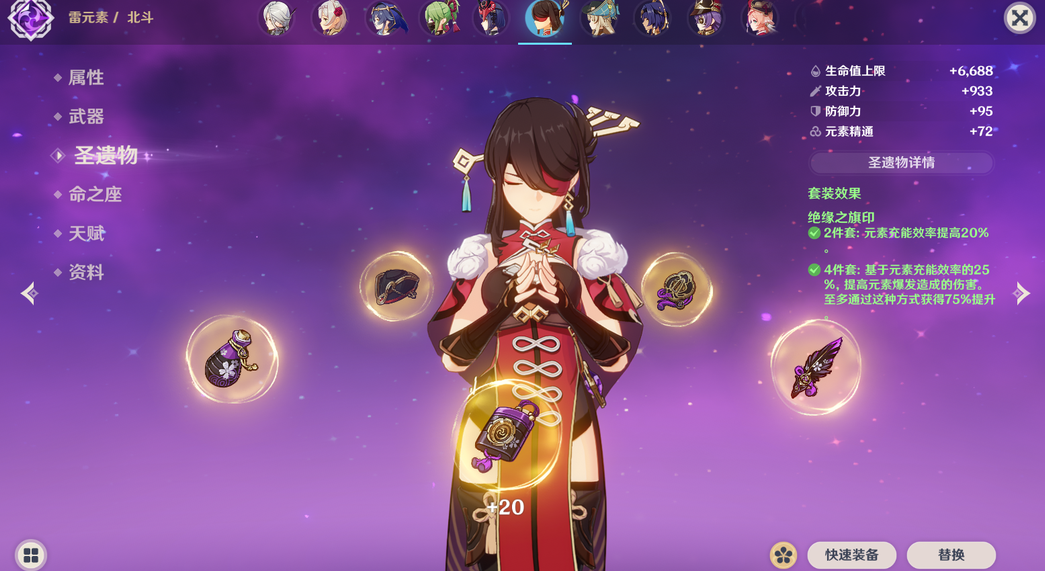Image resolution: width=1045 pixels, height=571 pixels.
Task: Select the purple flower pouch artifact slot
Action: pyautogui.click(x=232, y=360)
